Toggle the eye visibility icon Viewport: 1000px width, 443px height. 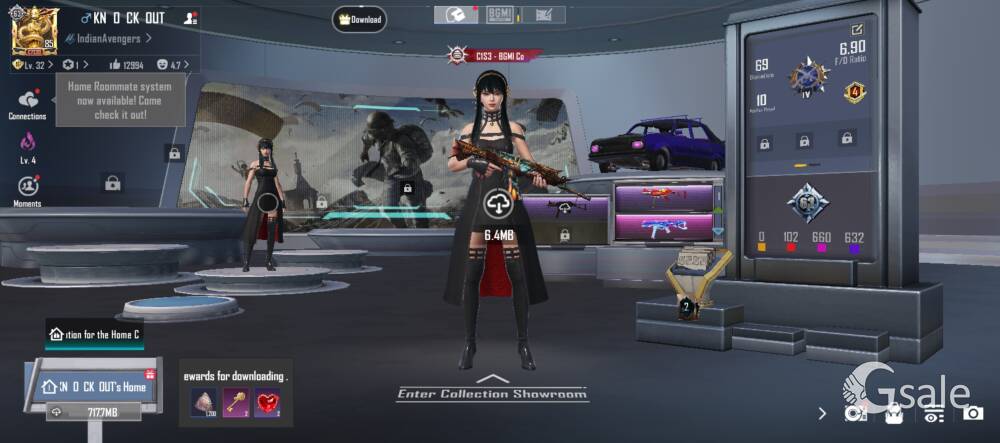point(934,412)
